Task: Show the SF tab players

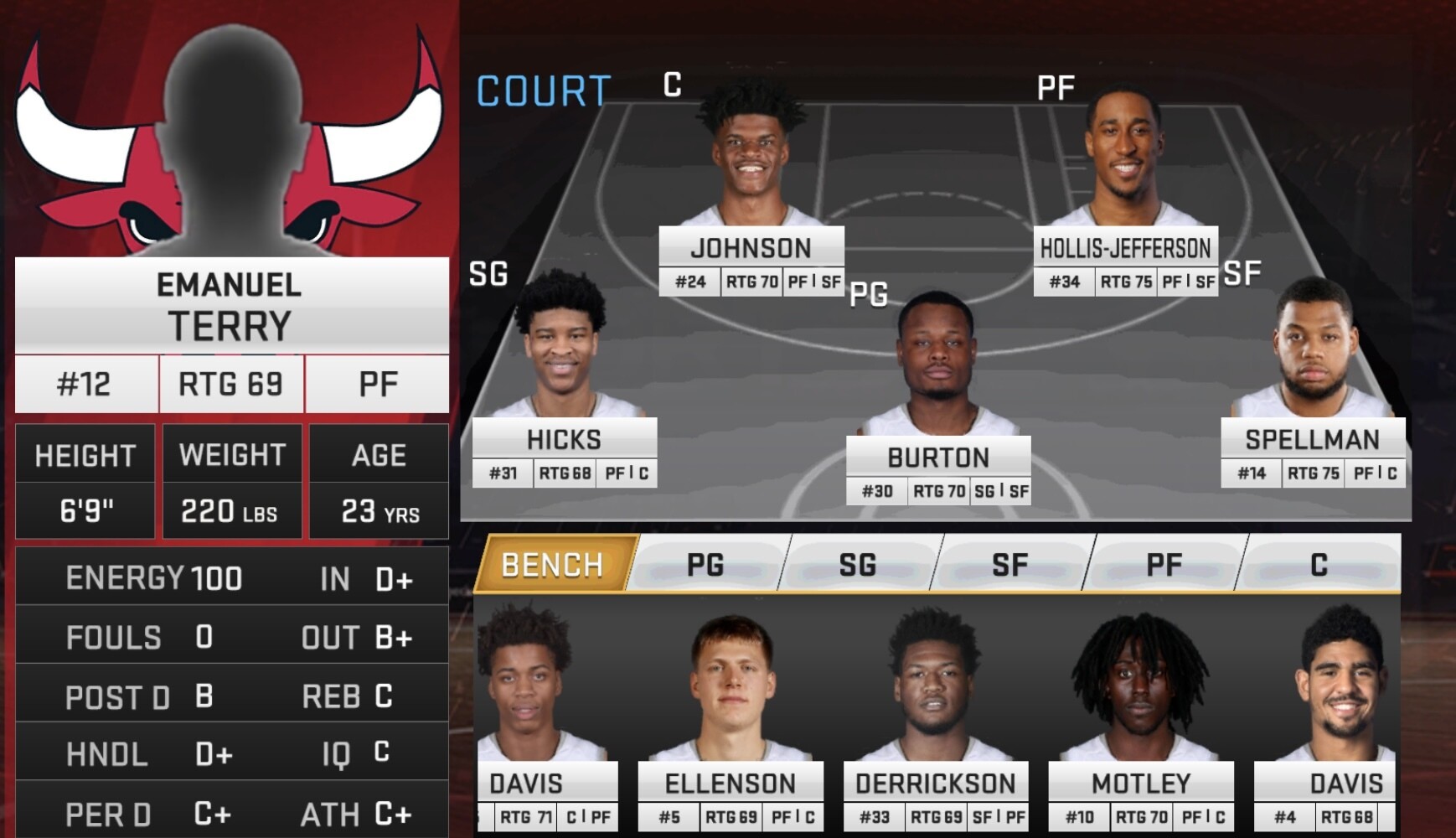Action: click(x=1010, y=565)
